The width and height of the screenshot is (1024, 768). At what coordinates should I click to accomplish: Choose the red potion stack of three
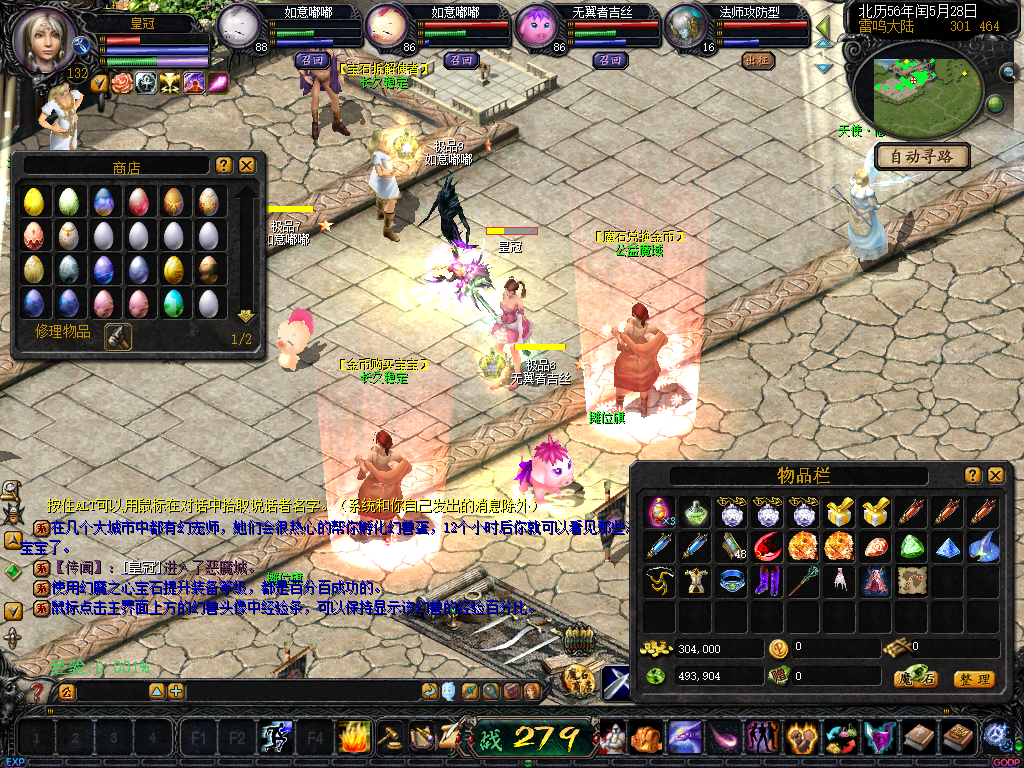pyautogui.click(x=659, y=512)
